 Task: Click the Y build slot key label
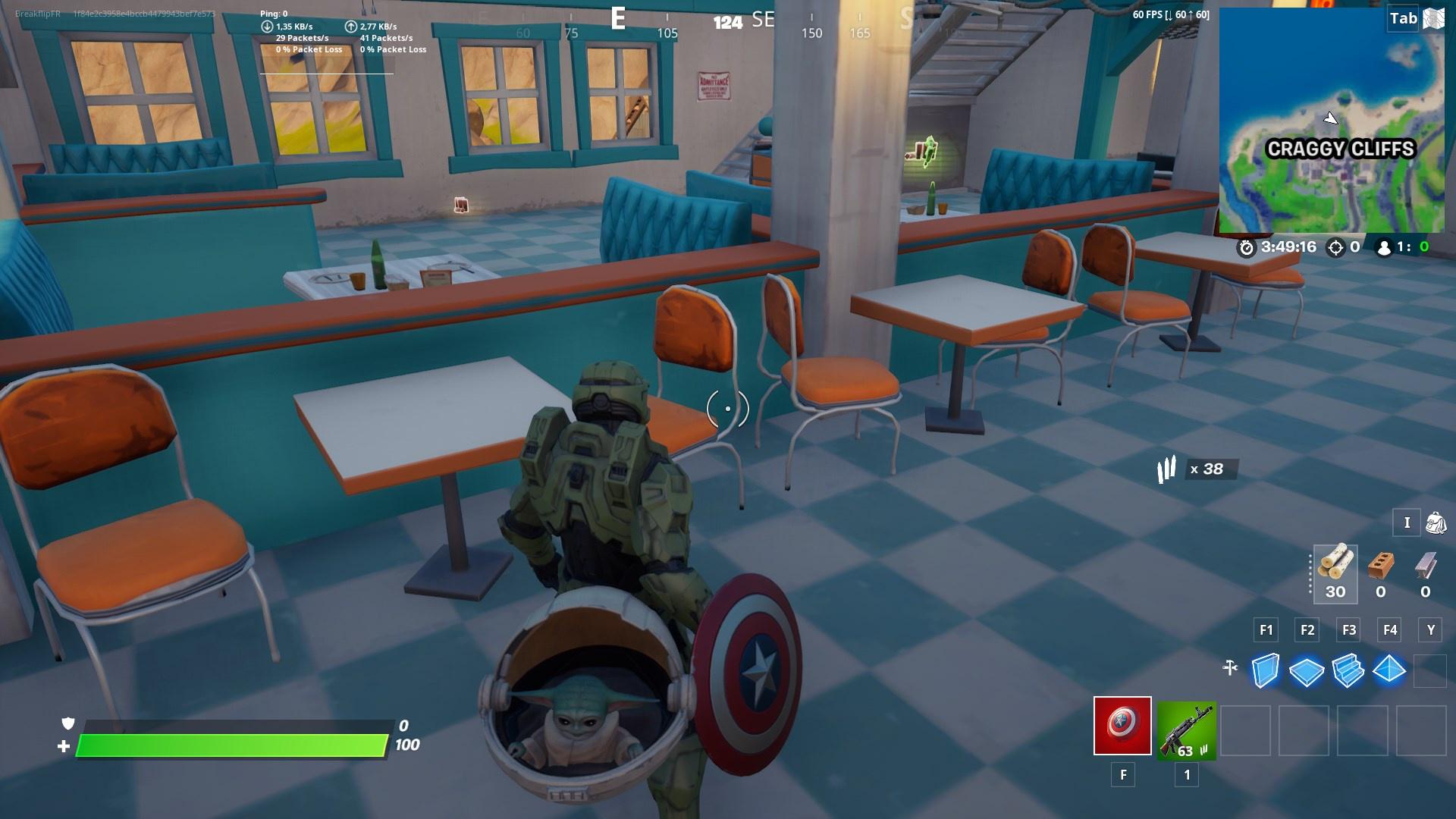click(1430, 629)
